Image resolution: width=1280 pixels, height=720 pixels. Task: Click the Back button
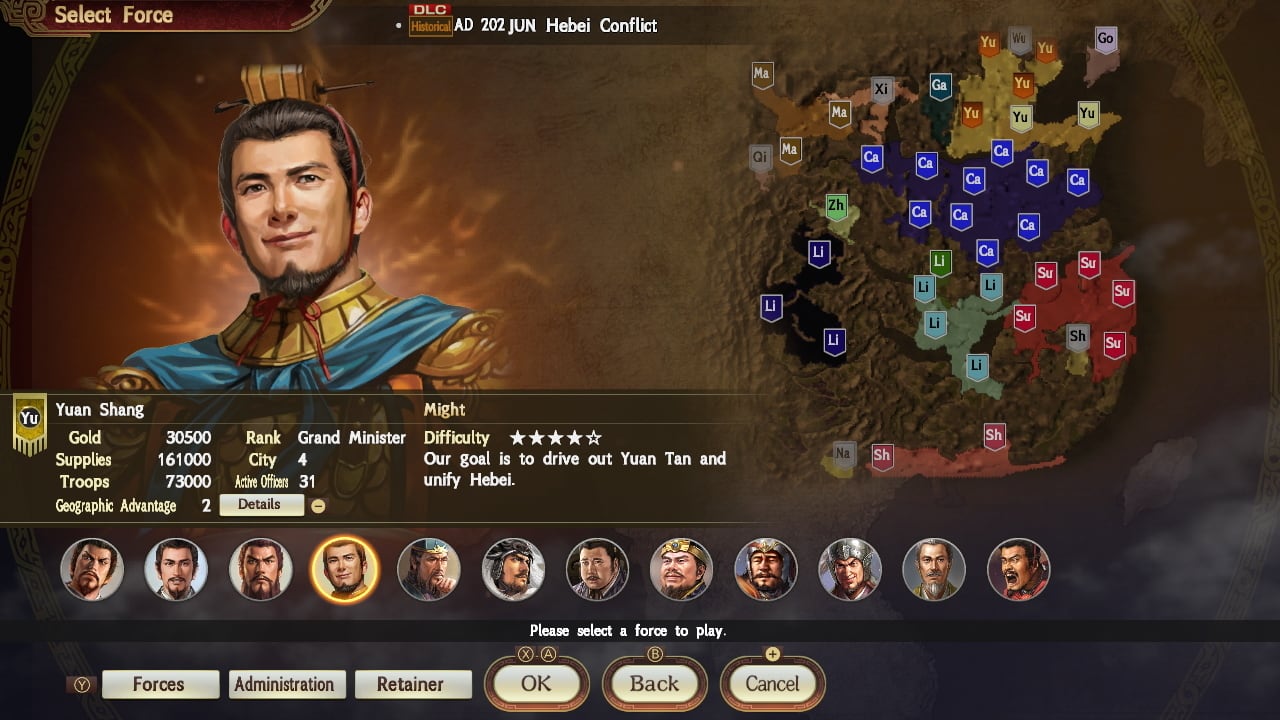point(655,684)
